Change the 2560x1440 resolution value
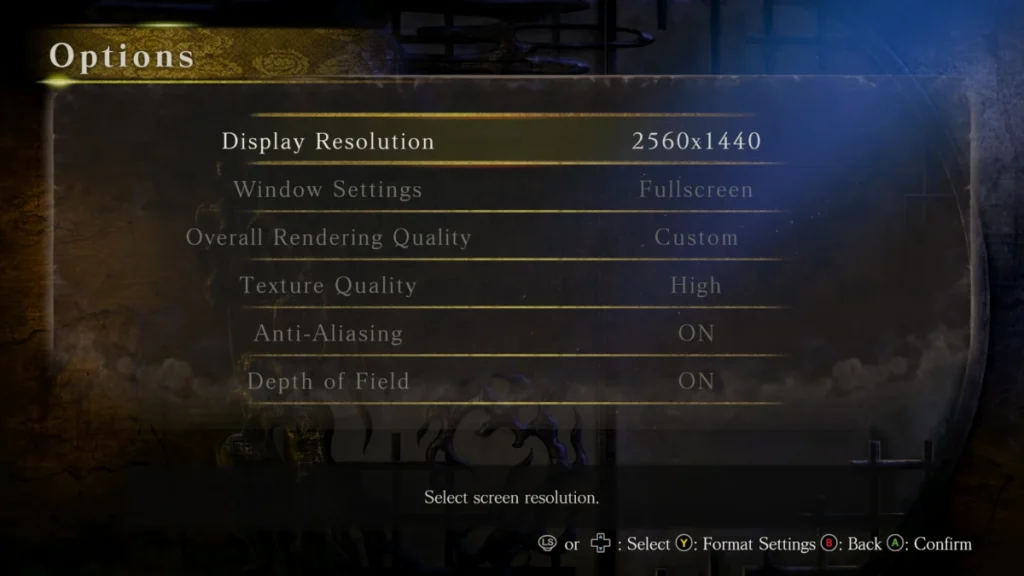 point(696,142)
